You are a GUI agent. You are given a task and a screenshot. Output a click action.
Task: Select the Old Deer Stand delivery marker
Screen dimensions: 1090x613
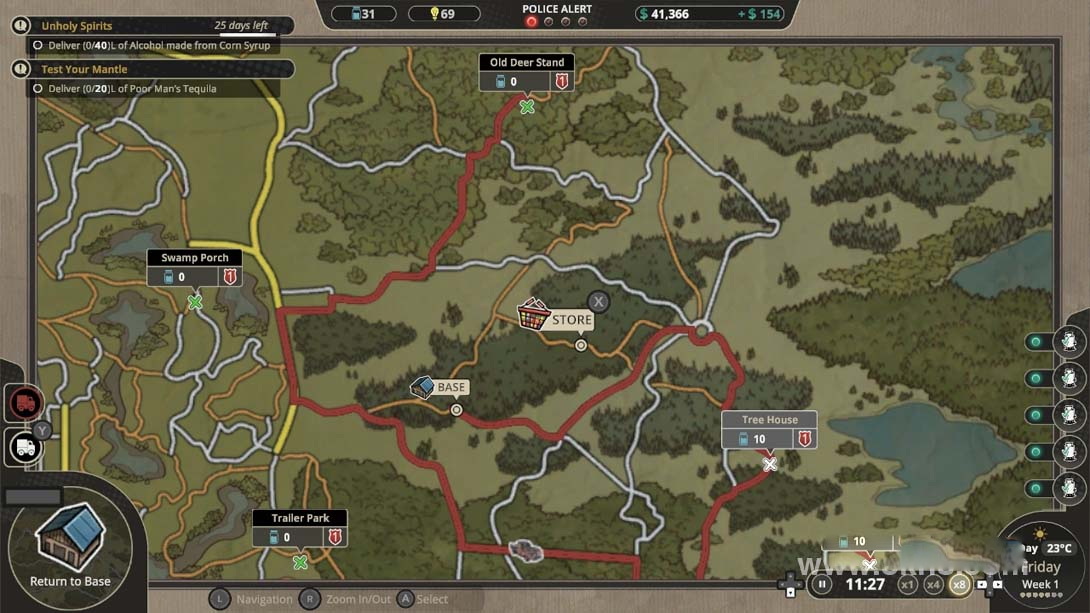[x=527, y=106]
